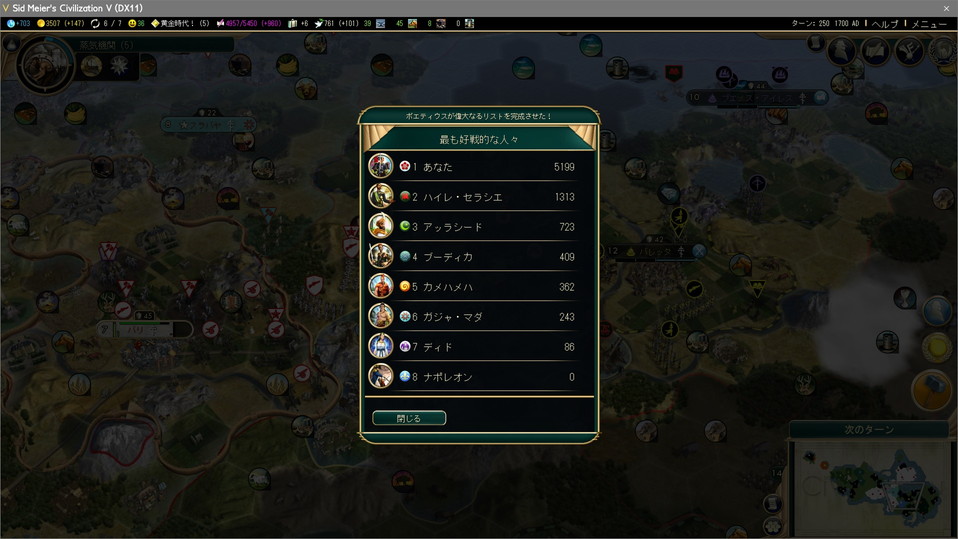Select the ディド row in the ranking
Image resolution: width=958 pixels, height=539 pixels.
[x=479, y=347]
